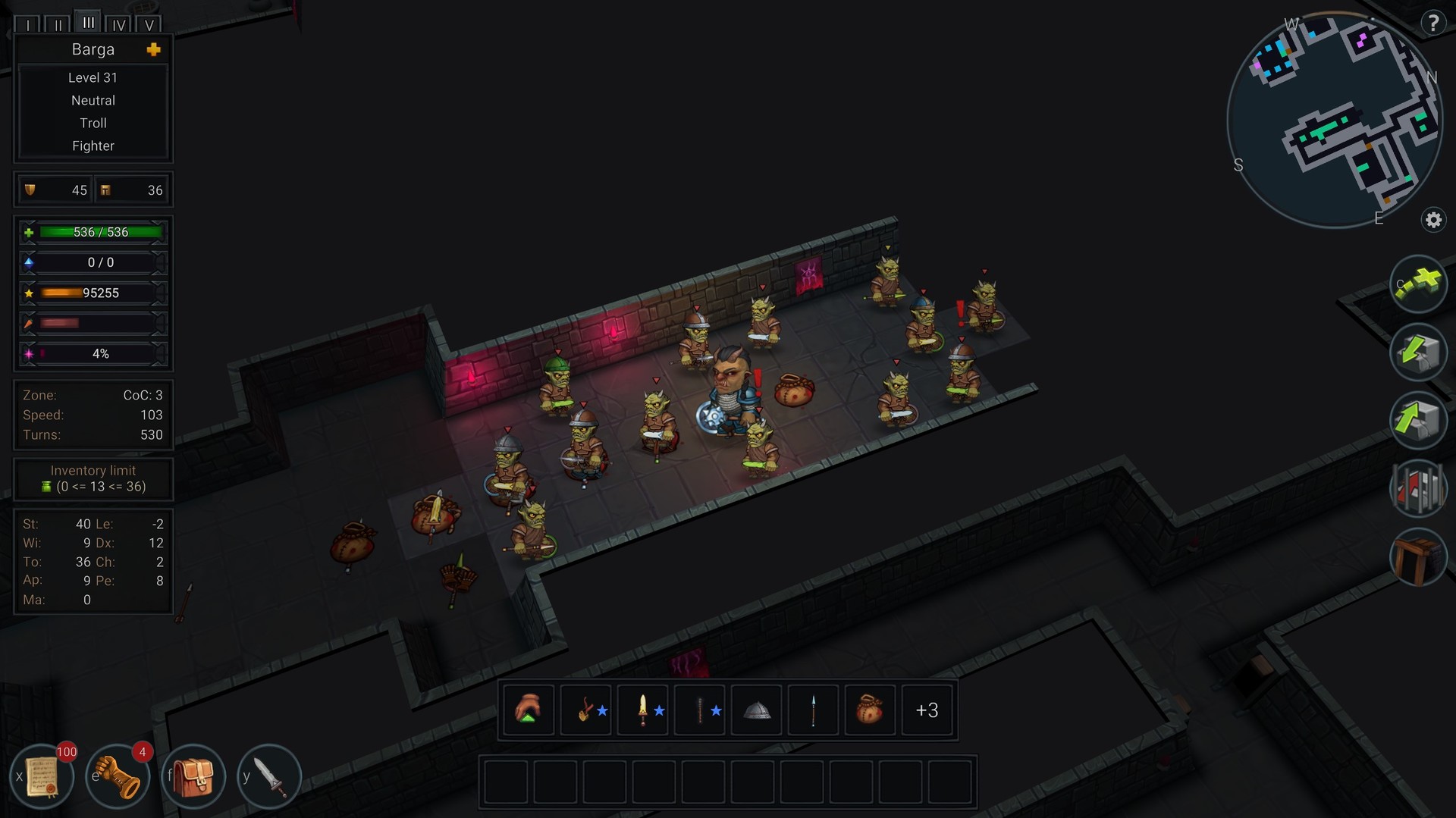Select the spear in the hotbar
The image size is (1456, 818).
tap(813, 710)
